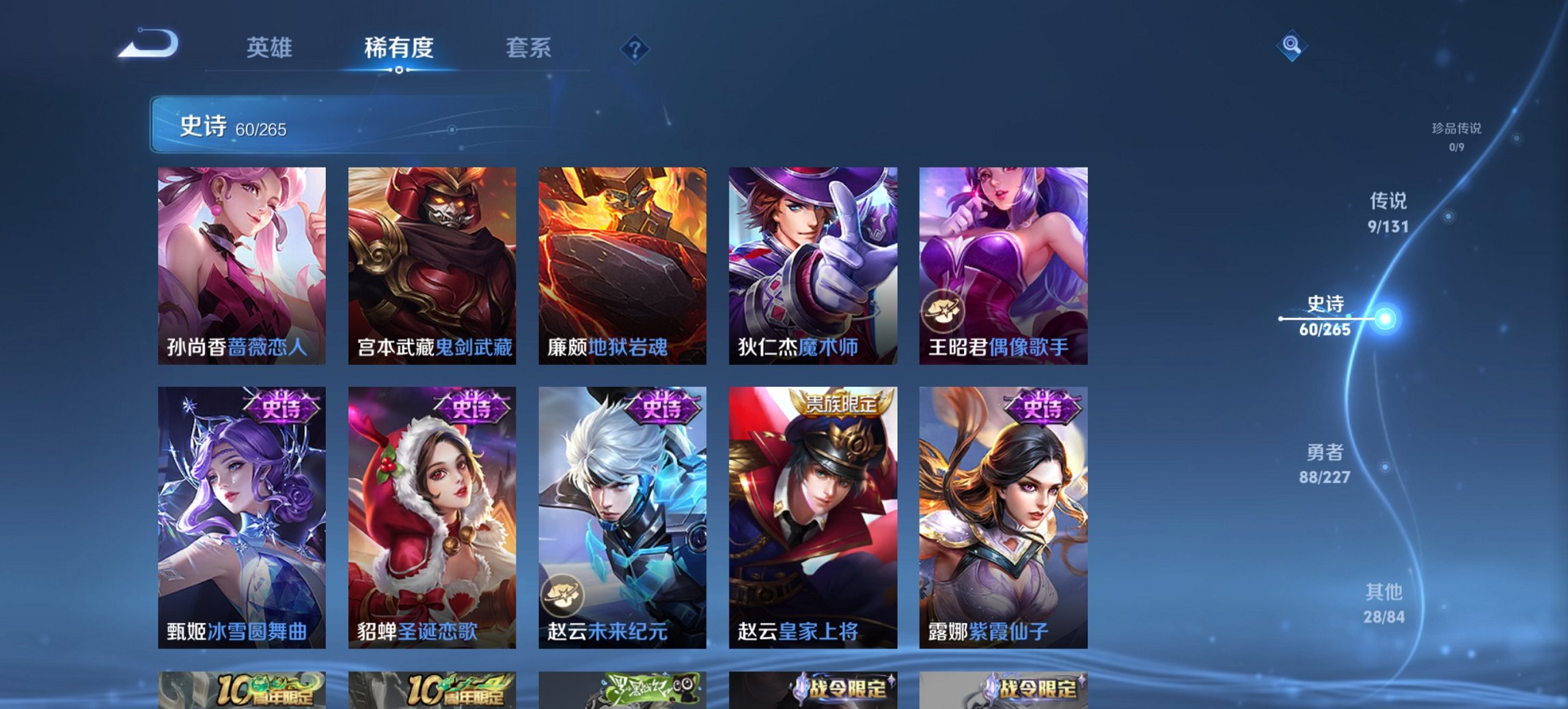
Task: Switch to the 套系 tab
Action: click(528, 49)
